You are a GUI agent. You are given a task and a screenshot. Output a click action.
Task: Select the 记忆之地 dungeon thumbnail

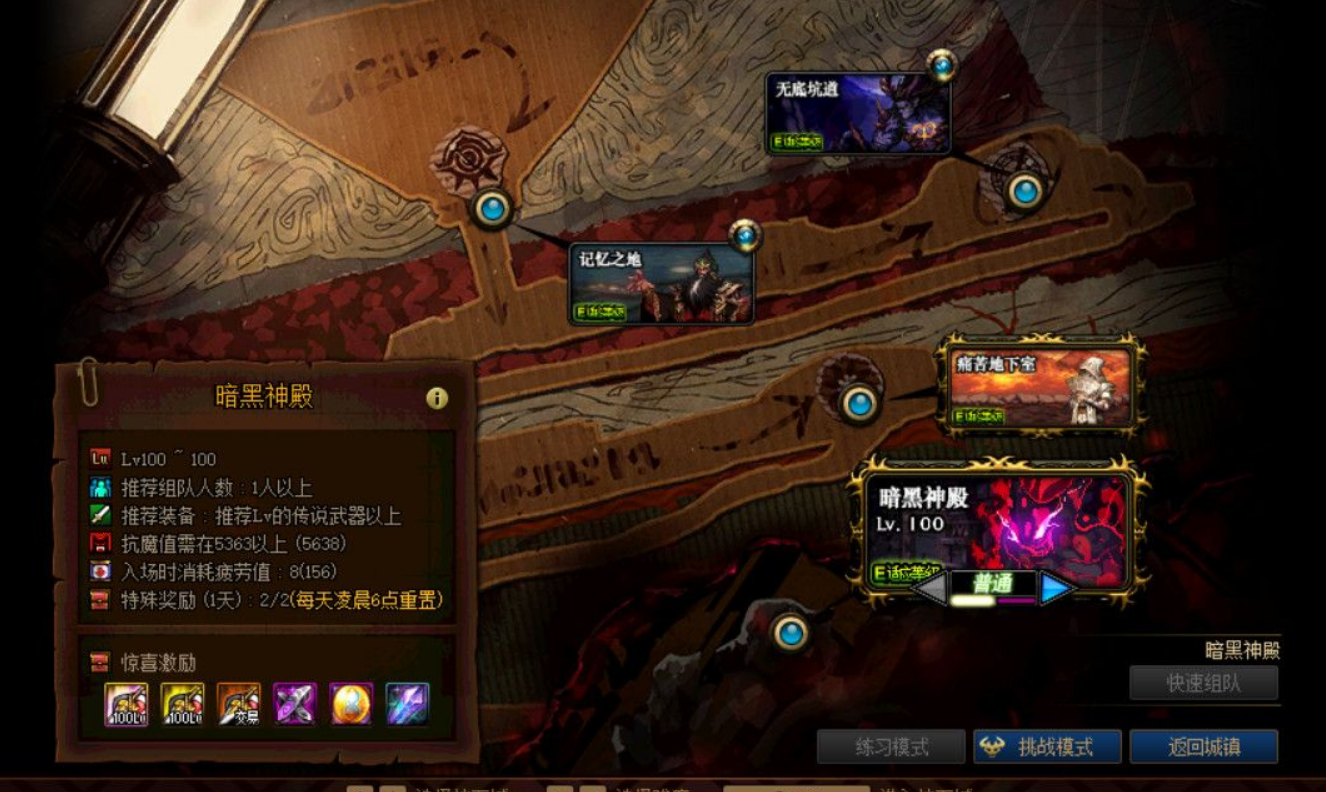pyautogui.click(x=662, y=284)
